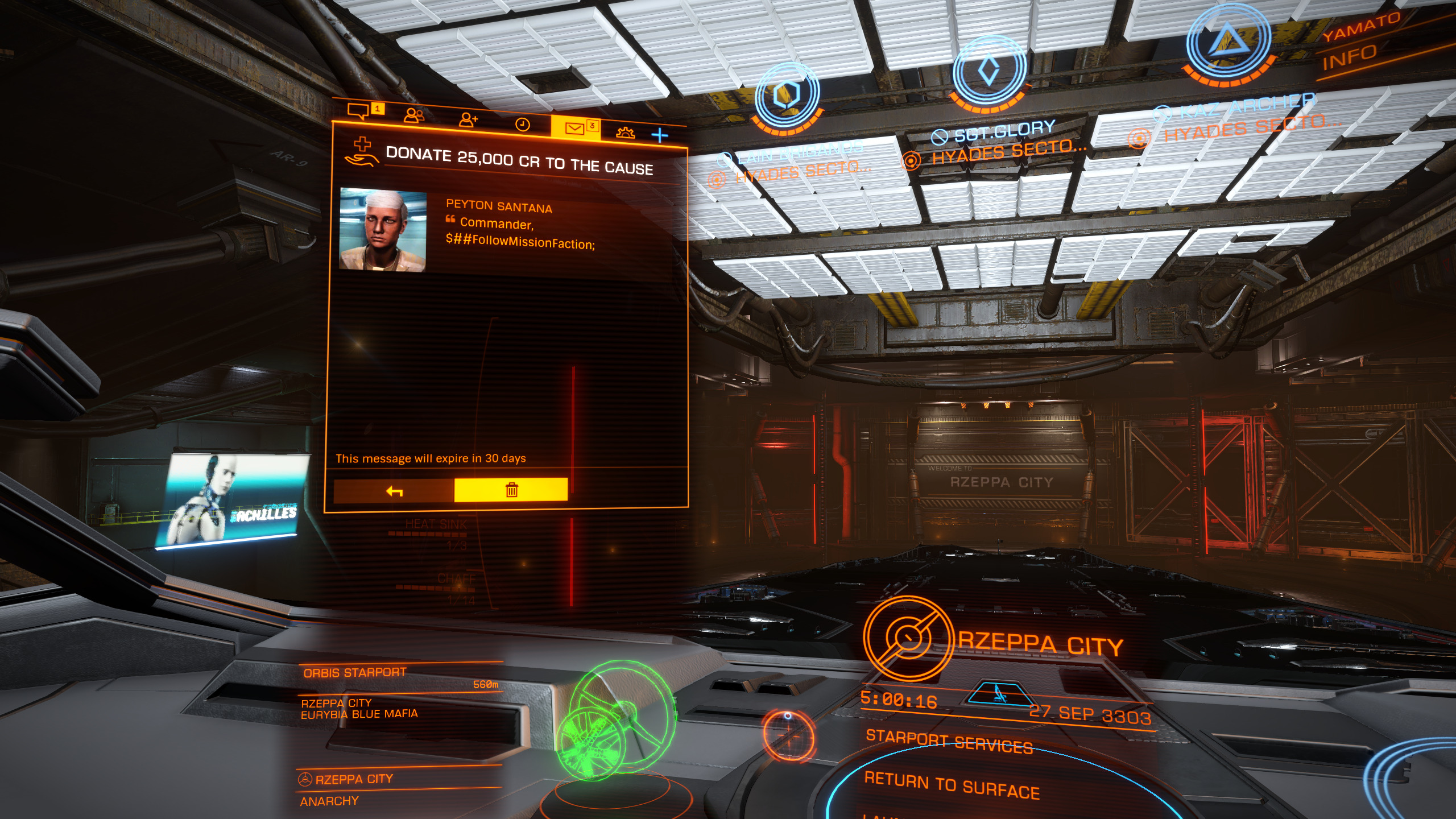Viewport: 1456px width, 819px height.
Task: Switch to the wing members tab
Action: pyautogui.click(x=413, y=115)
